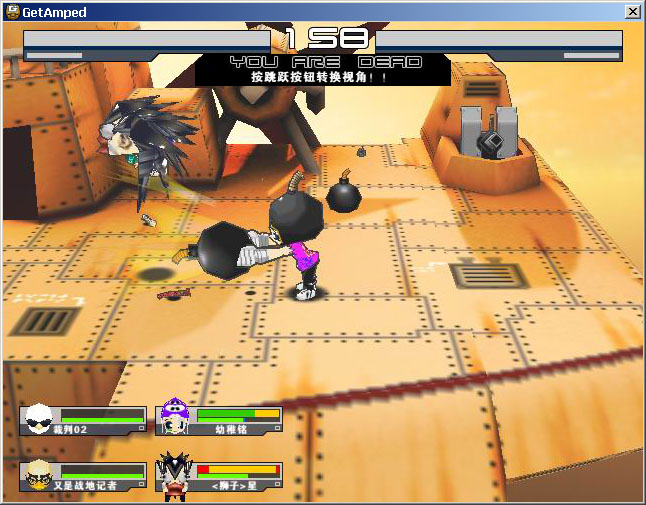Select the 幼稚铭 player panel

pos(219,420)
